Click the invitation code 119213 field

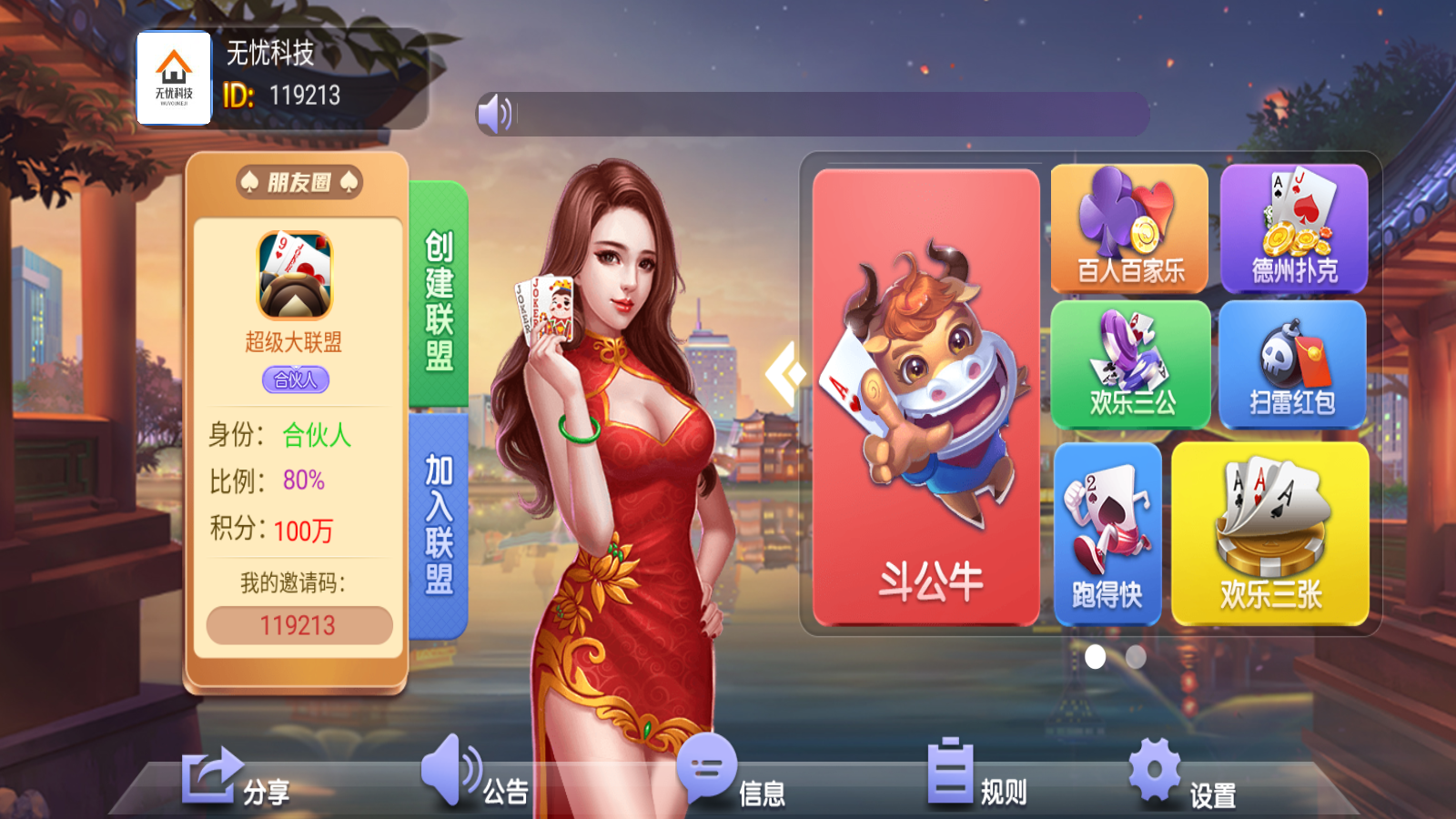[298, 623]
